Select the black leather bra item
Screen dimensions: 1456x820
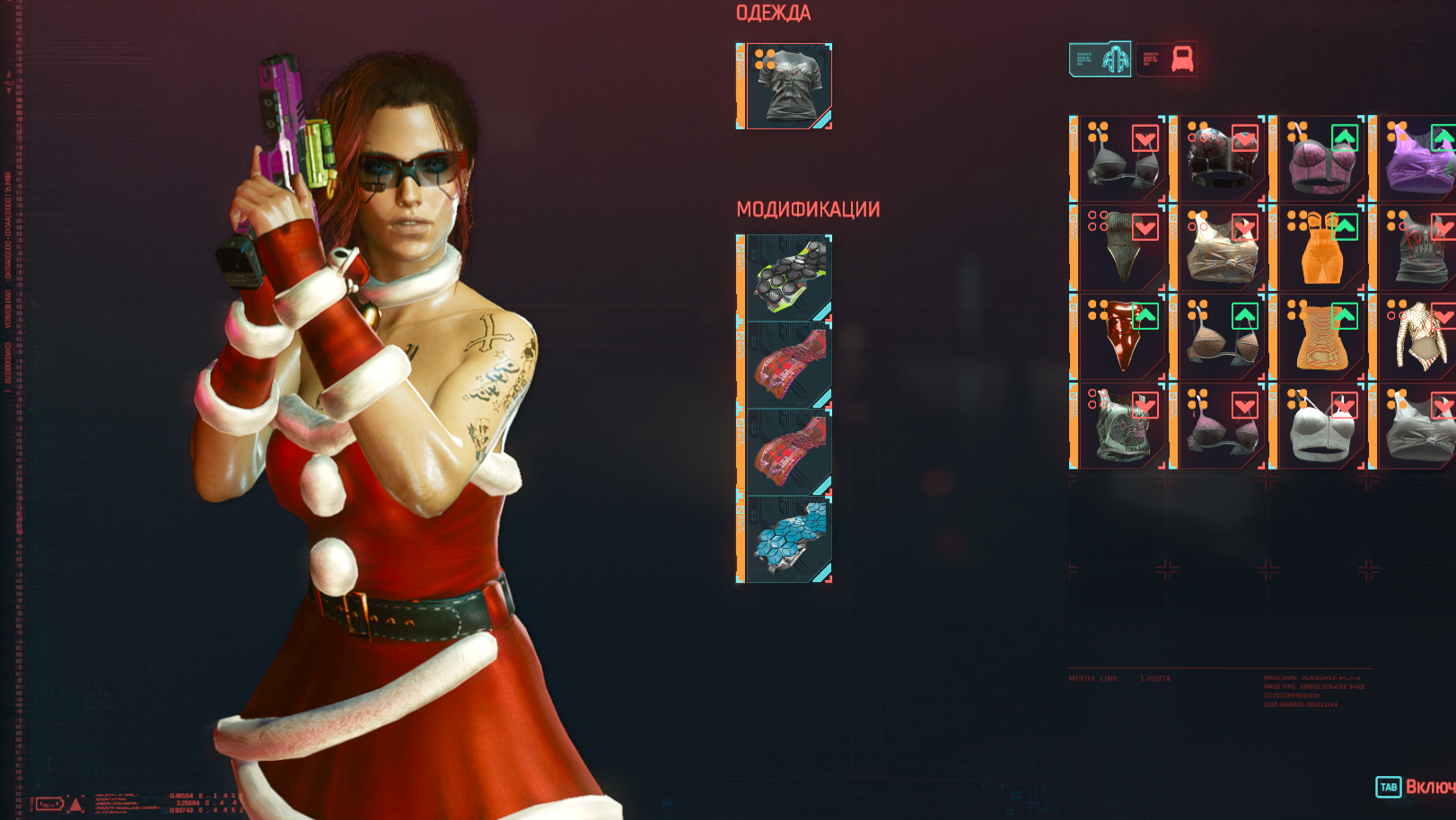[1120, 161]
